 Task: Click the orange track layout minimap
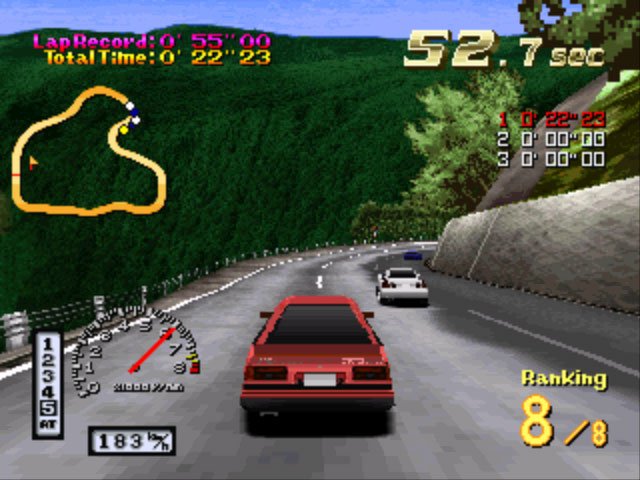click(x=91, y=150)
